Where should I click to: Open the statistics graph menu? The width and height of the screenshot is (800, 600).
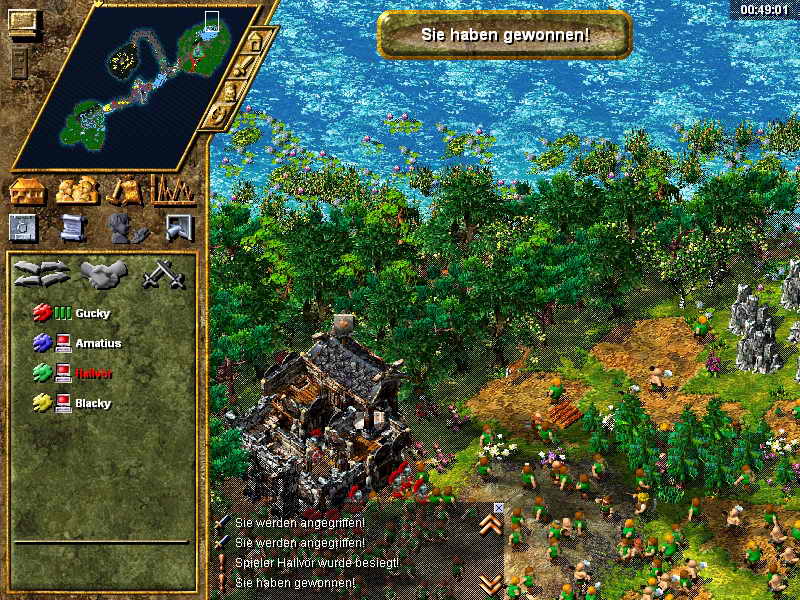172,190
